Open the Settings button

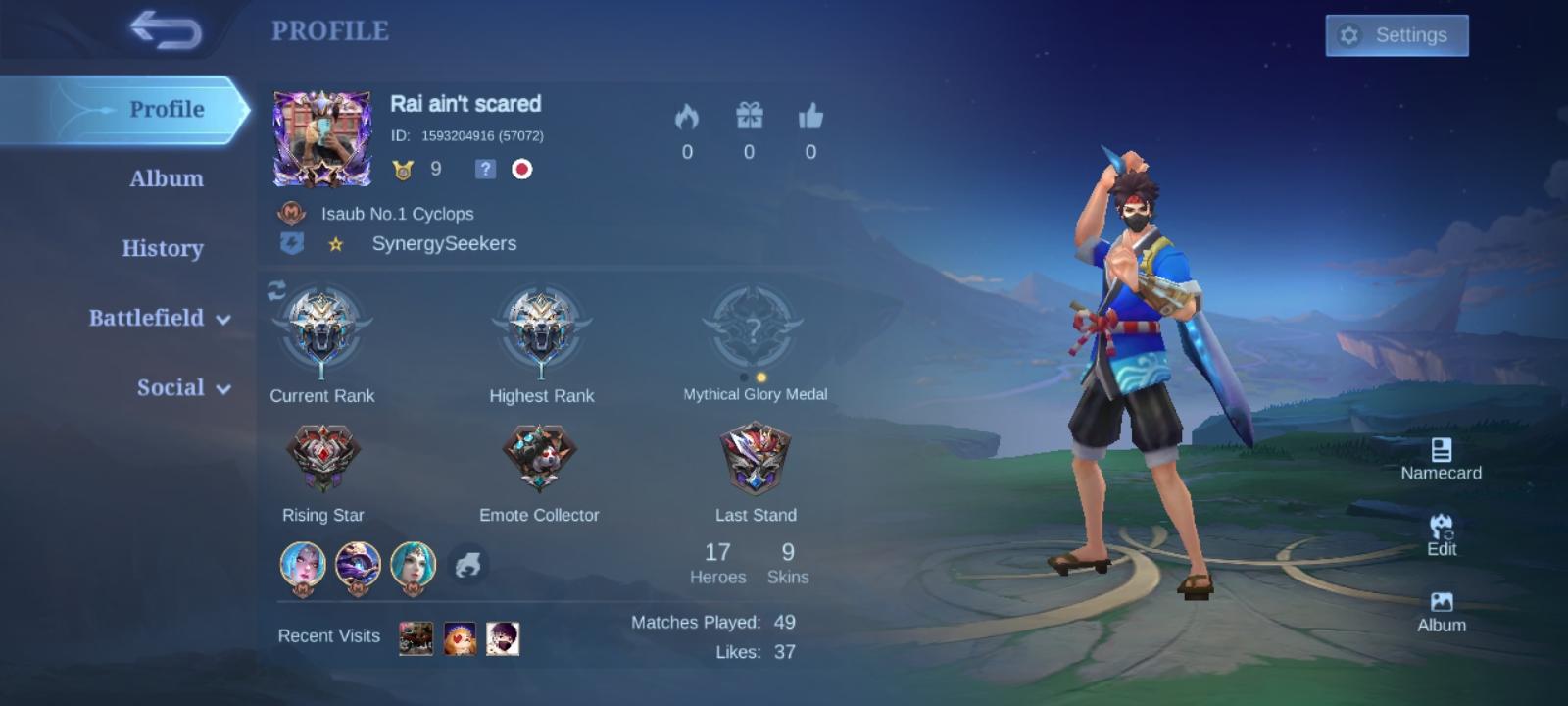pyautogui.click(x=1396, y=34)
